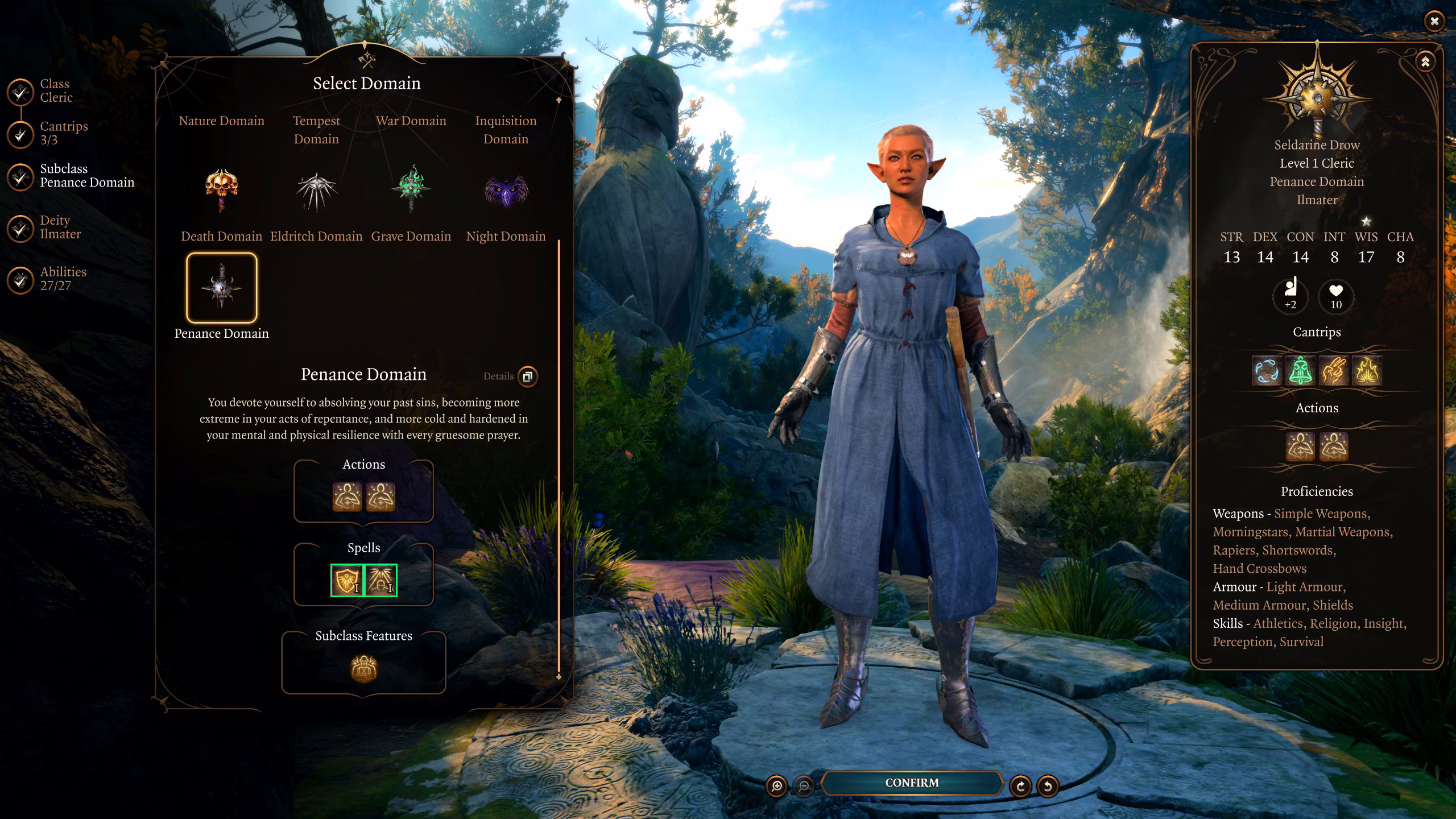Open the Deity Ilmater step
The image size is (1456, 819).
(60, 227)
